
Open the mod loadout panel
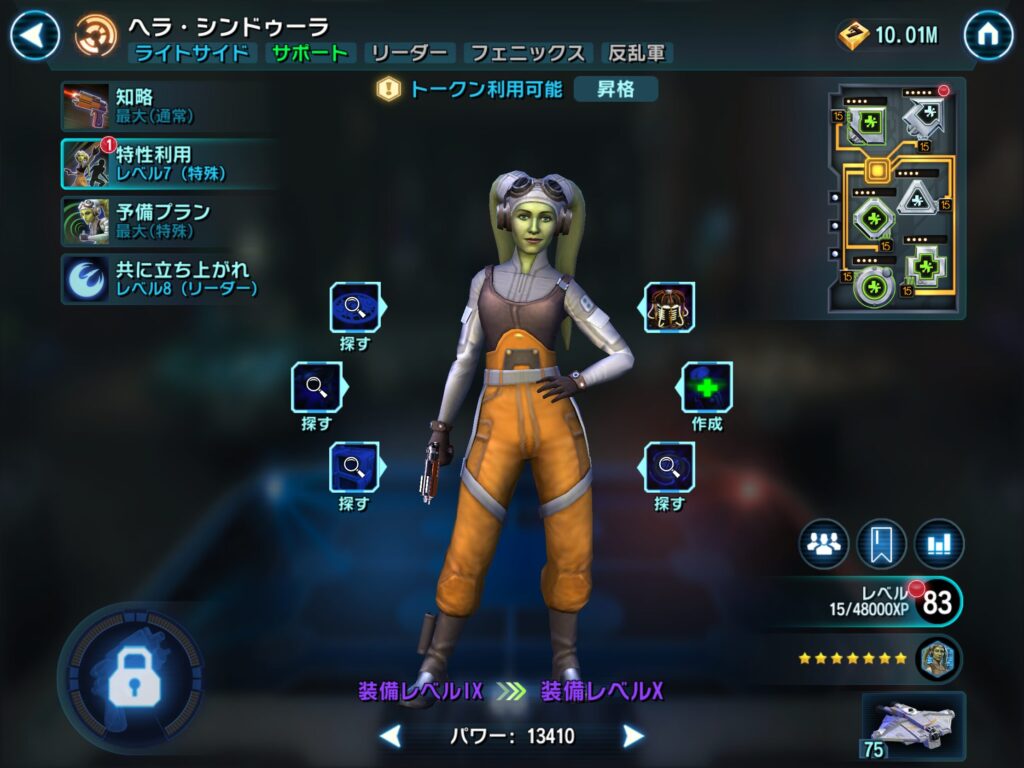coord(895,199)
